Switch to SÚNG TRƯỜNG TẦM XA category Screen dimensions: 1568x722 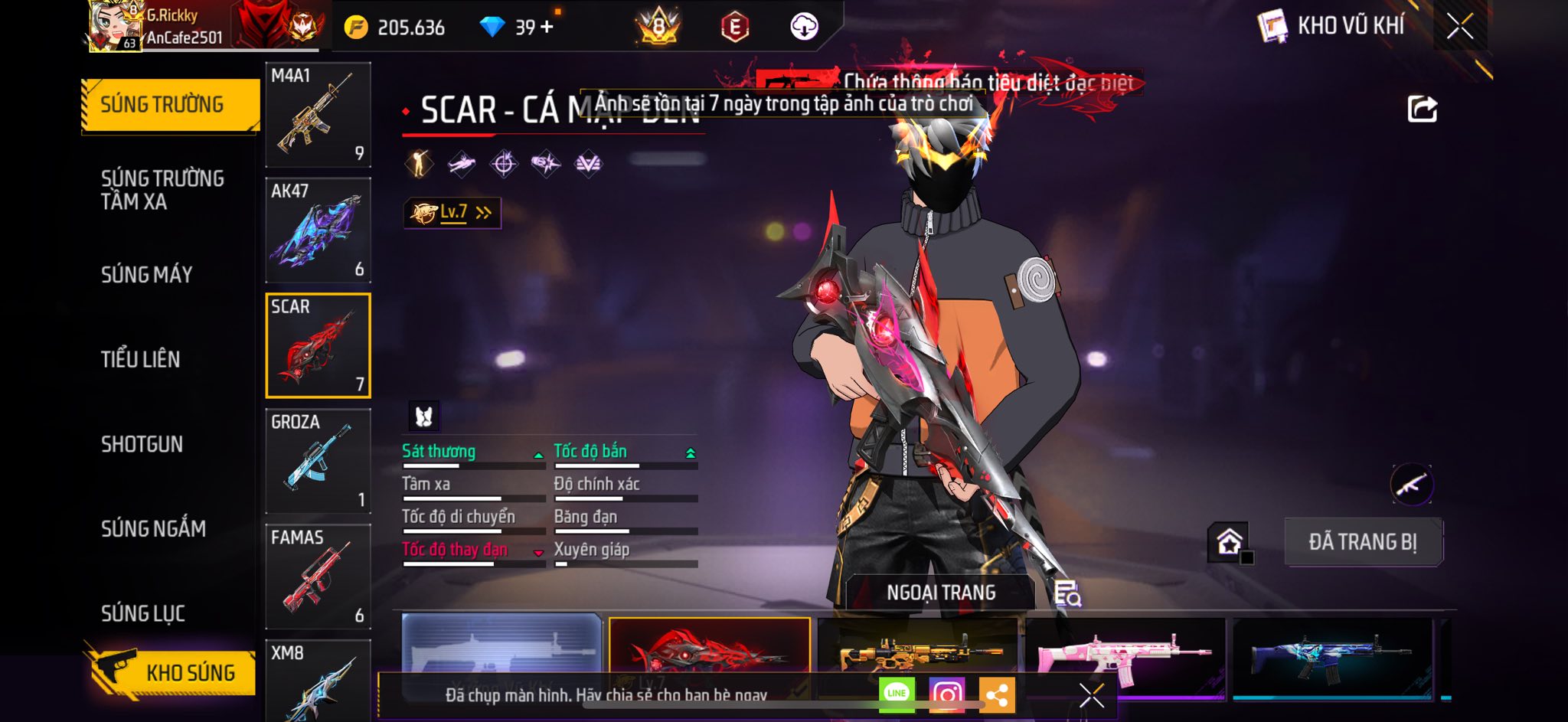162,190
